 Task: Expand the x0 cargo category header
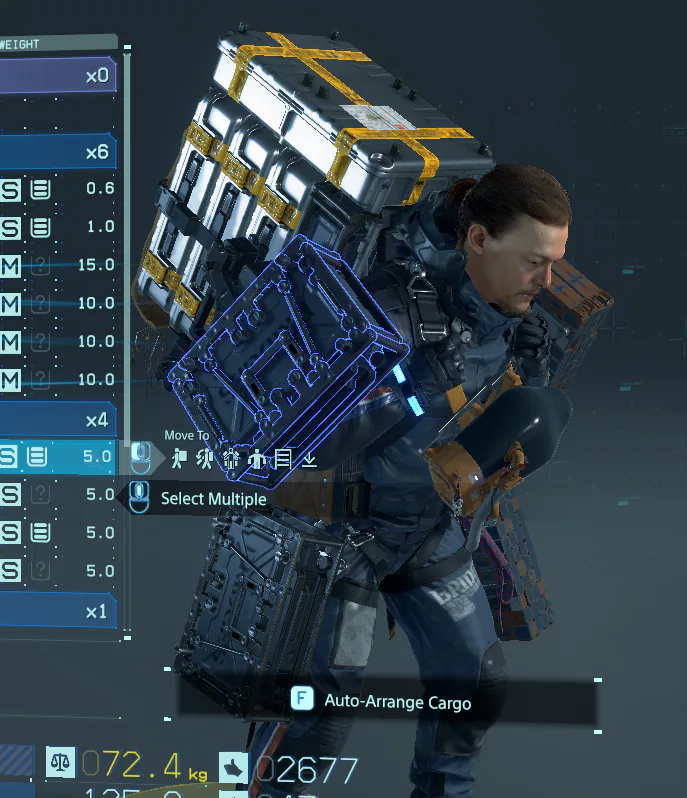58,75
